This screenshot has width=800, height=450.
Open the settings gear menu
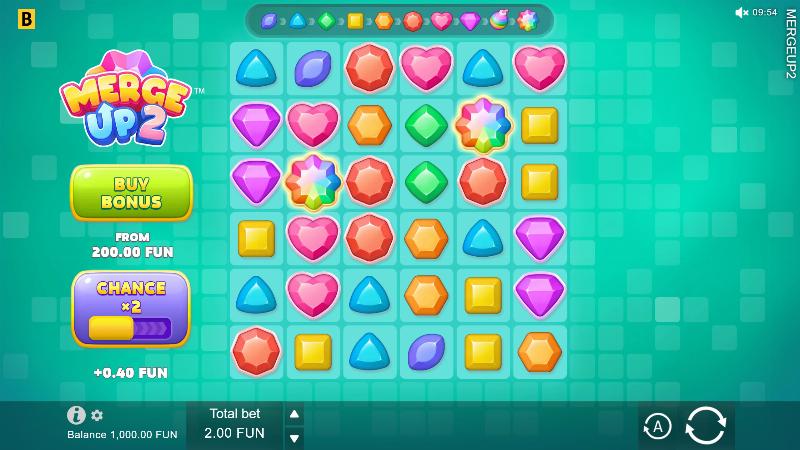(97, 415)
